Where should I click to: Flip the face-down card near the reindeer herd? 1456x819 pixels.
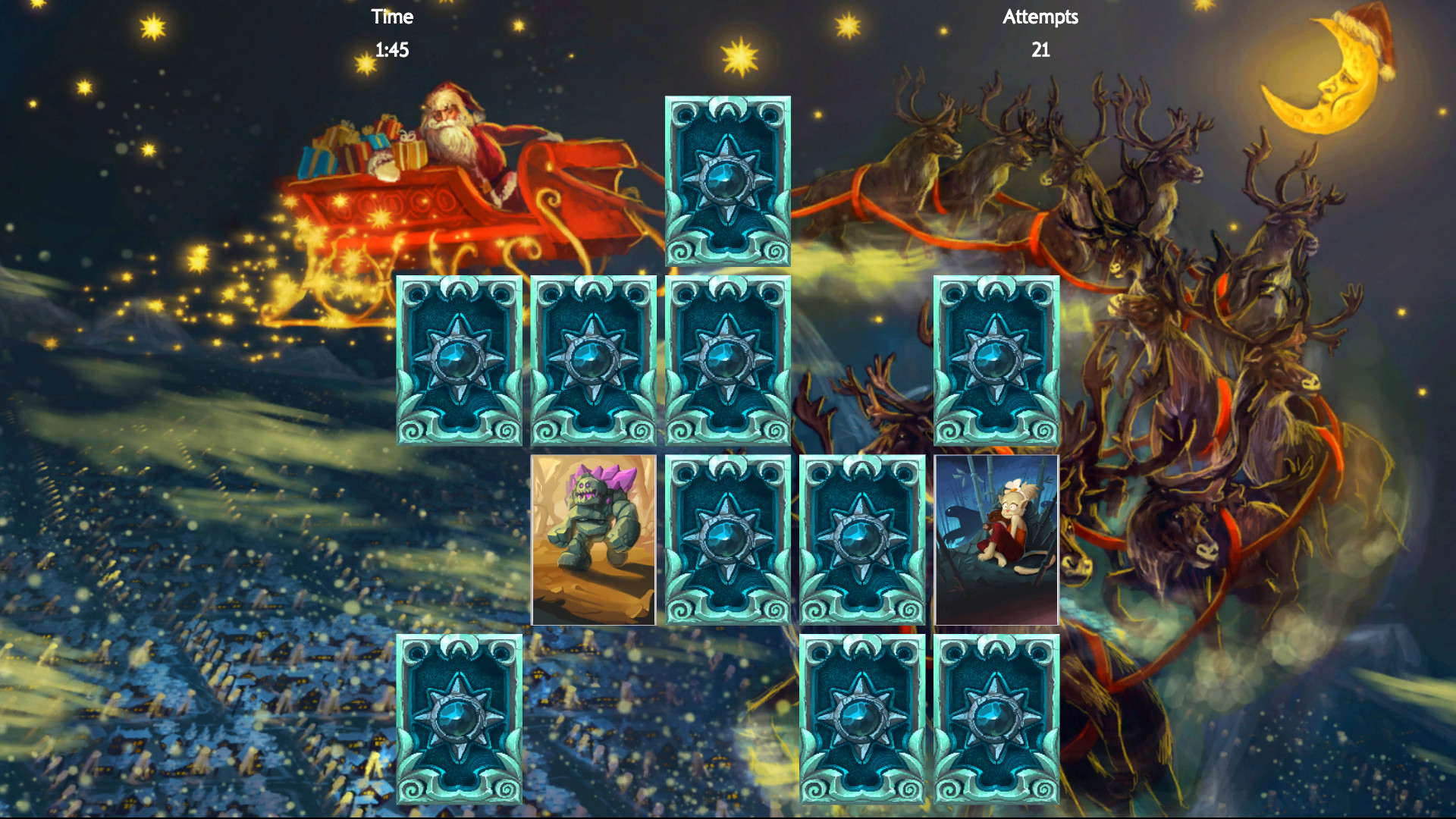tap(997, 360)
